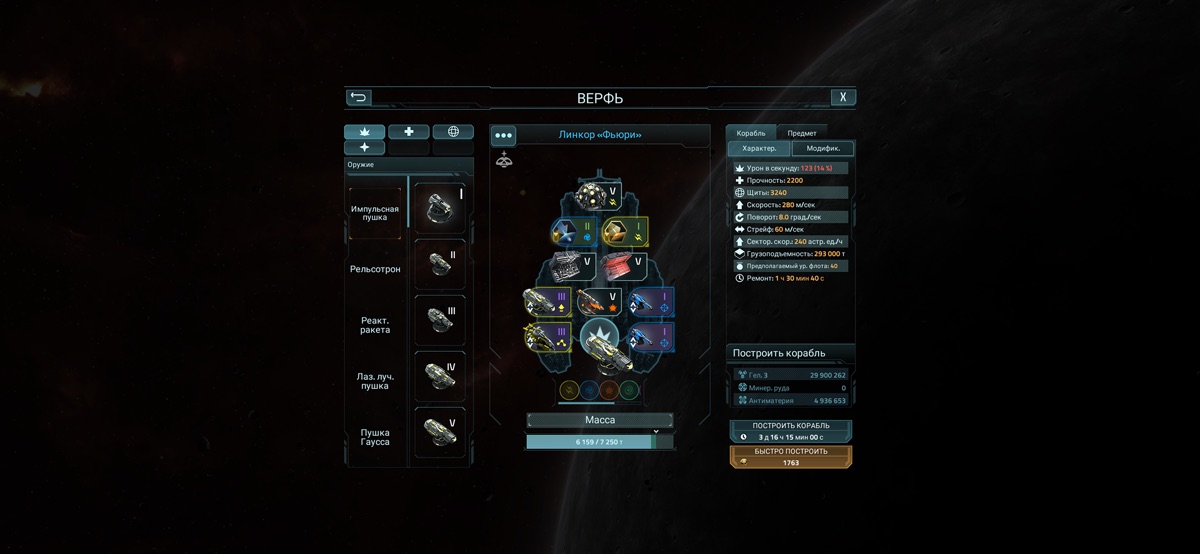Pick the Пушка Гаусса tier V weapon

(x=439, y=433)
